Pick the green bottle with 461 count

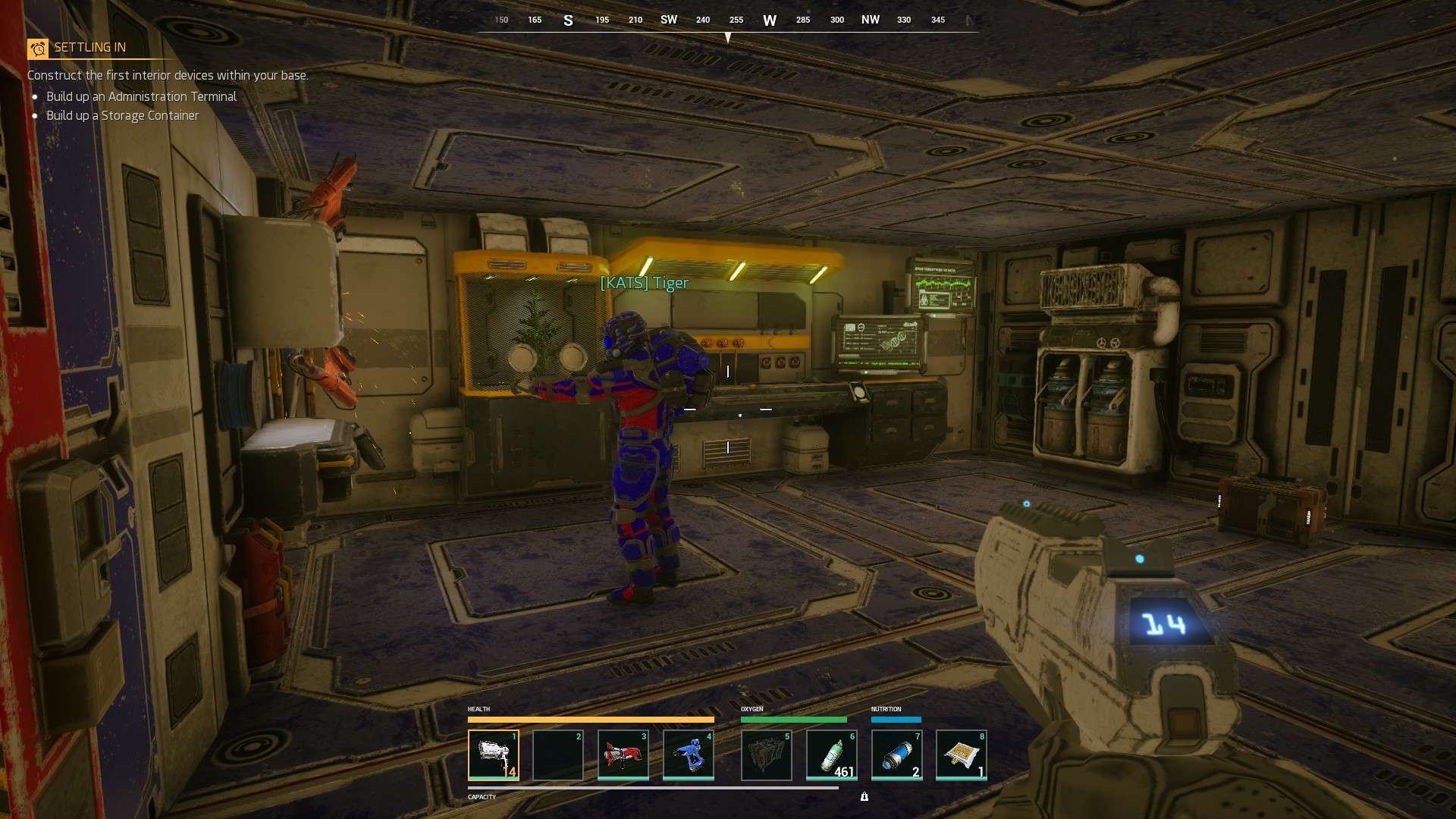(x=831, y=755)
